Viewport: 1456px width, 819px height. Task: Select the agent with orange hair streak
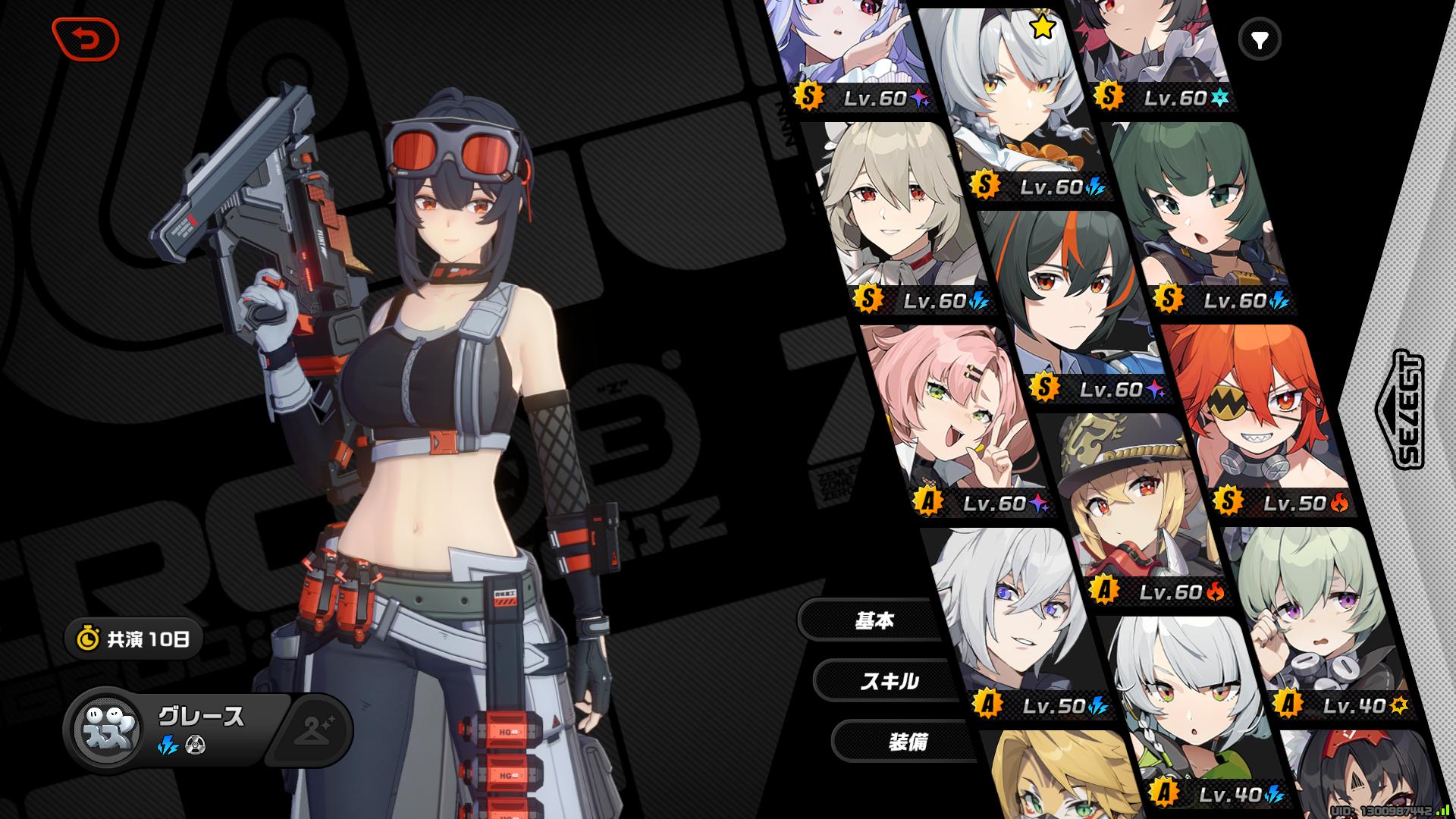1069,296
